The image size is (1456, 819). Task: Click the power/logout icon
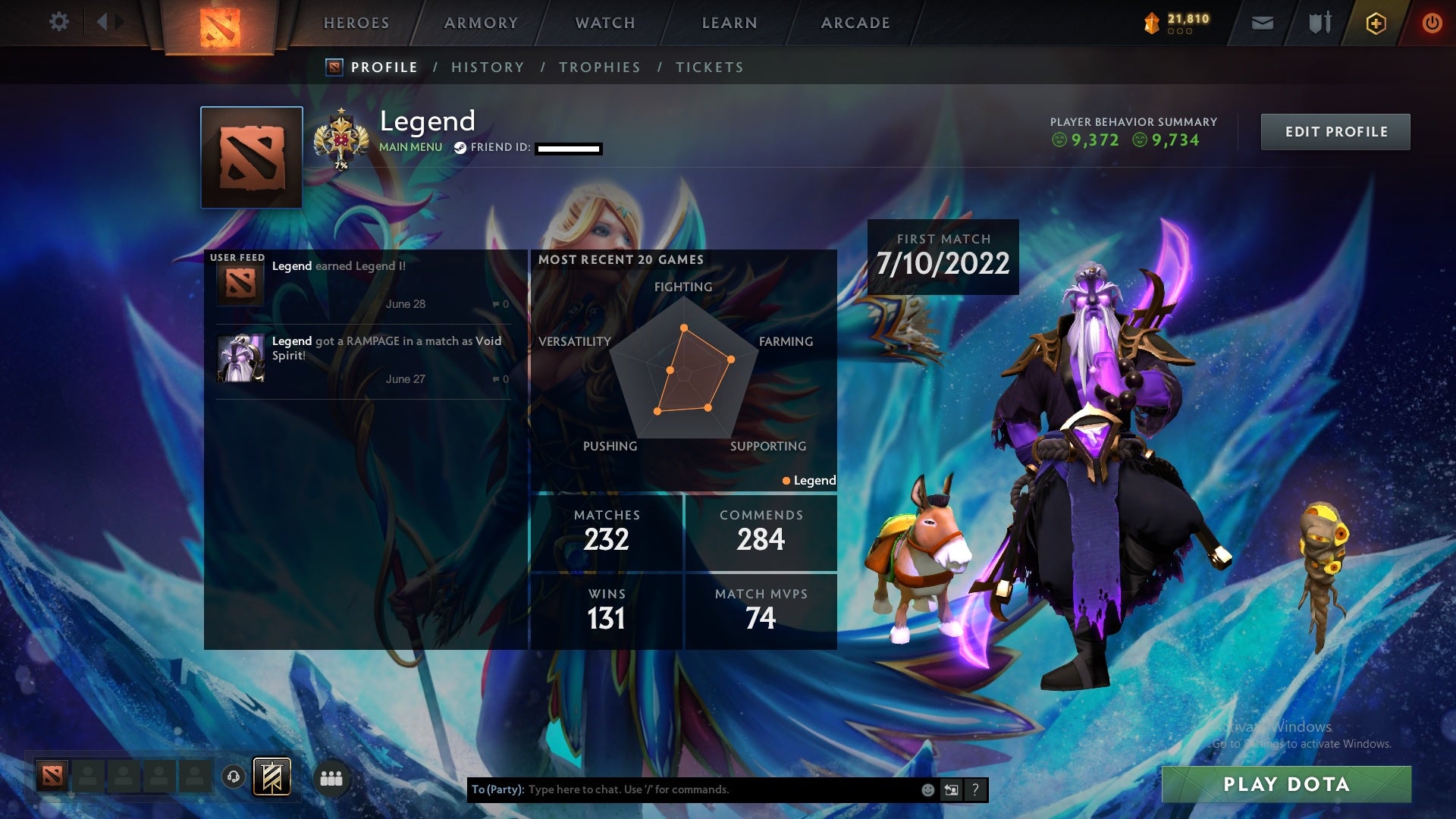coord(1432,23)
